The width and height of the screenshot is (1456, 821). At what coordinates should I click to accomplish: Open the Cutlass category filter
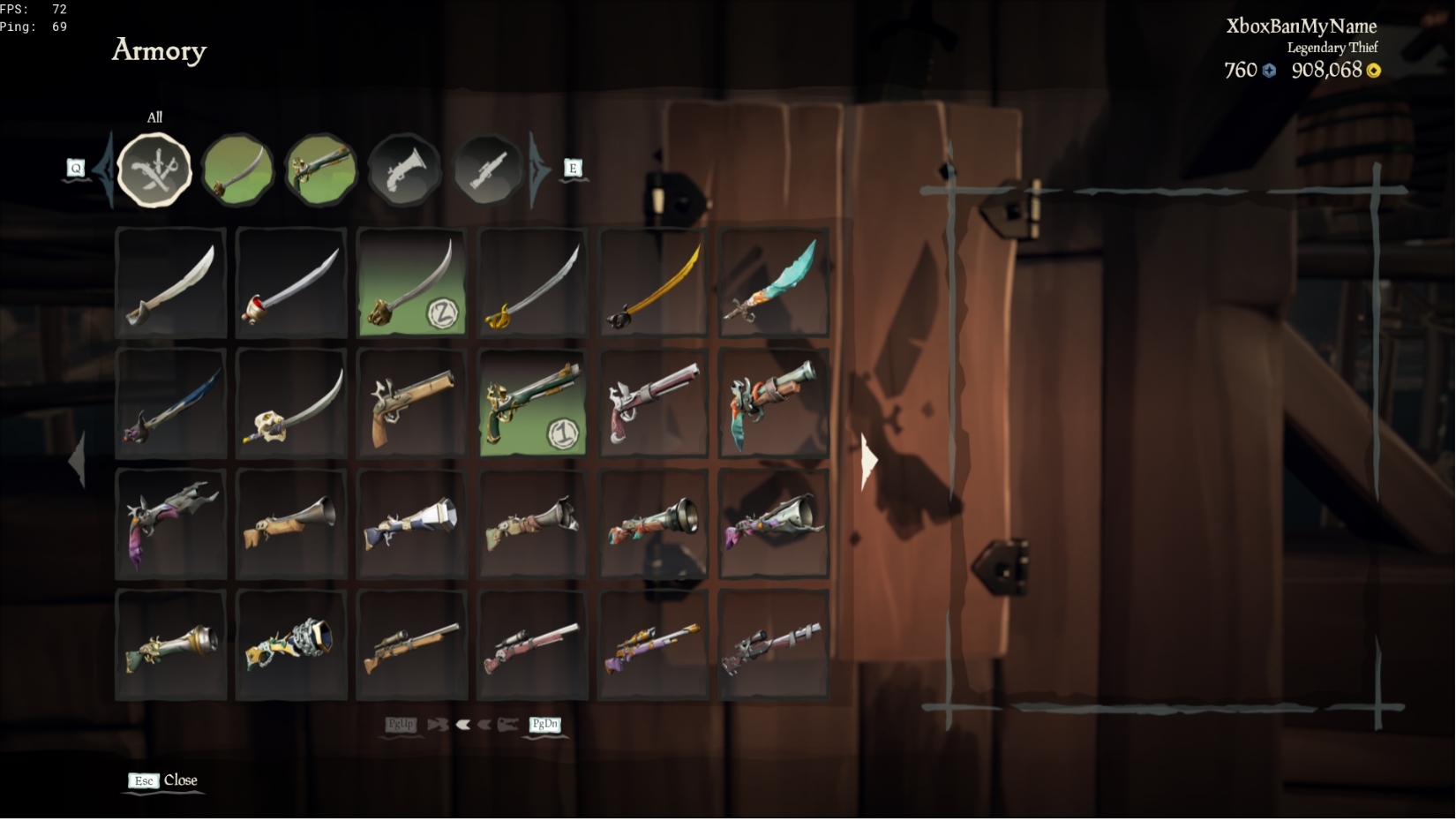[236, 169]
